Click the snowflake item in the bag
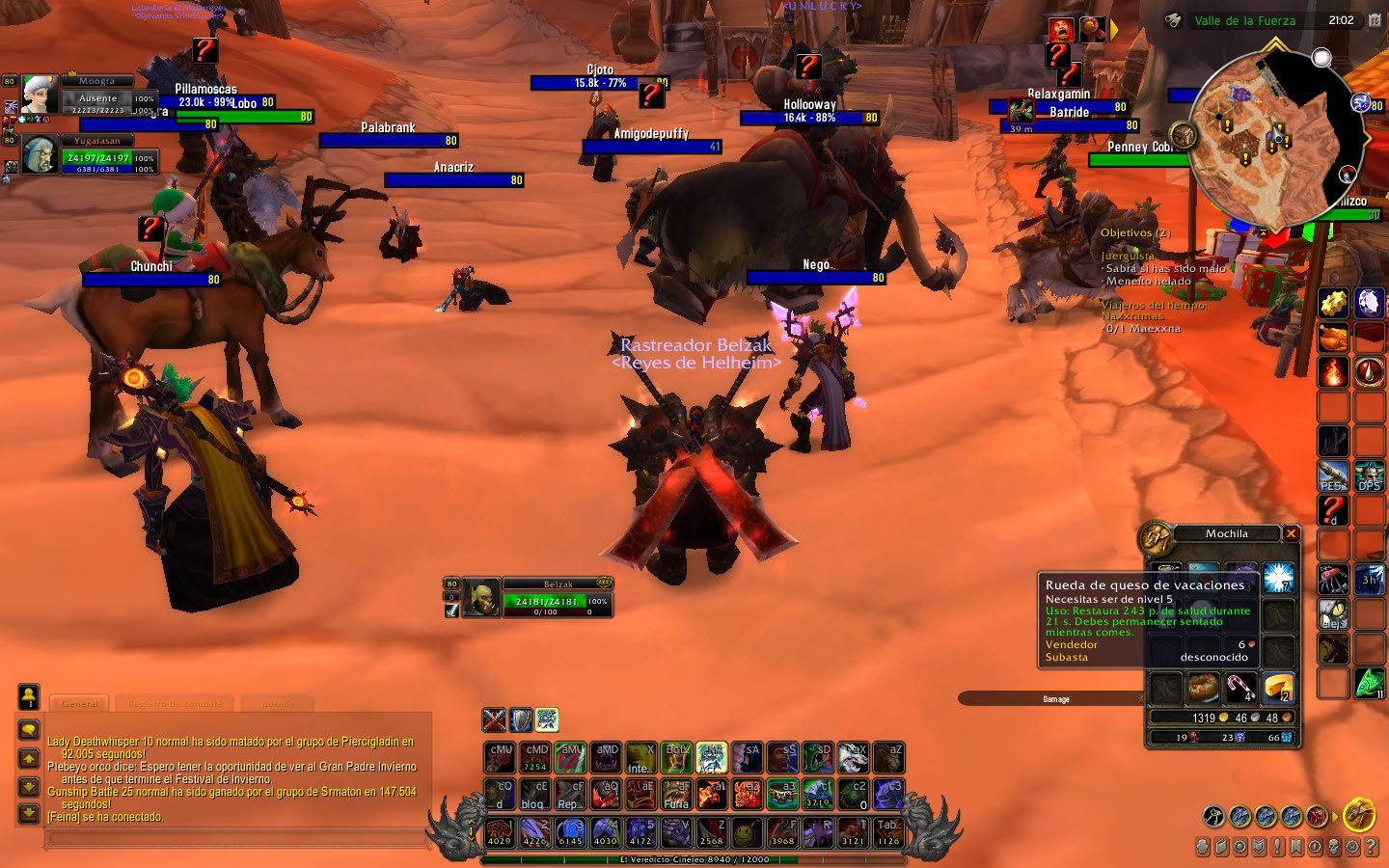Screen dimensions: 1389x868 [x=1279, y=577]
